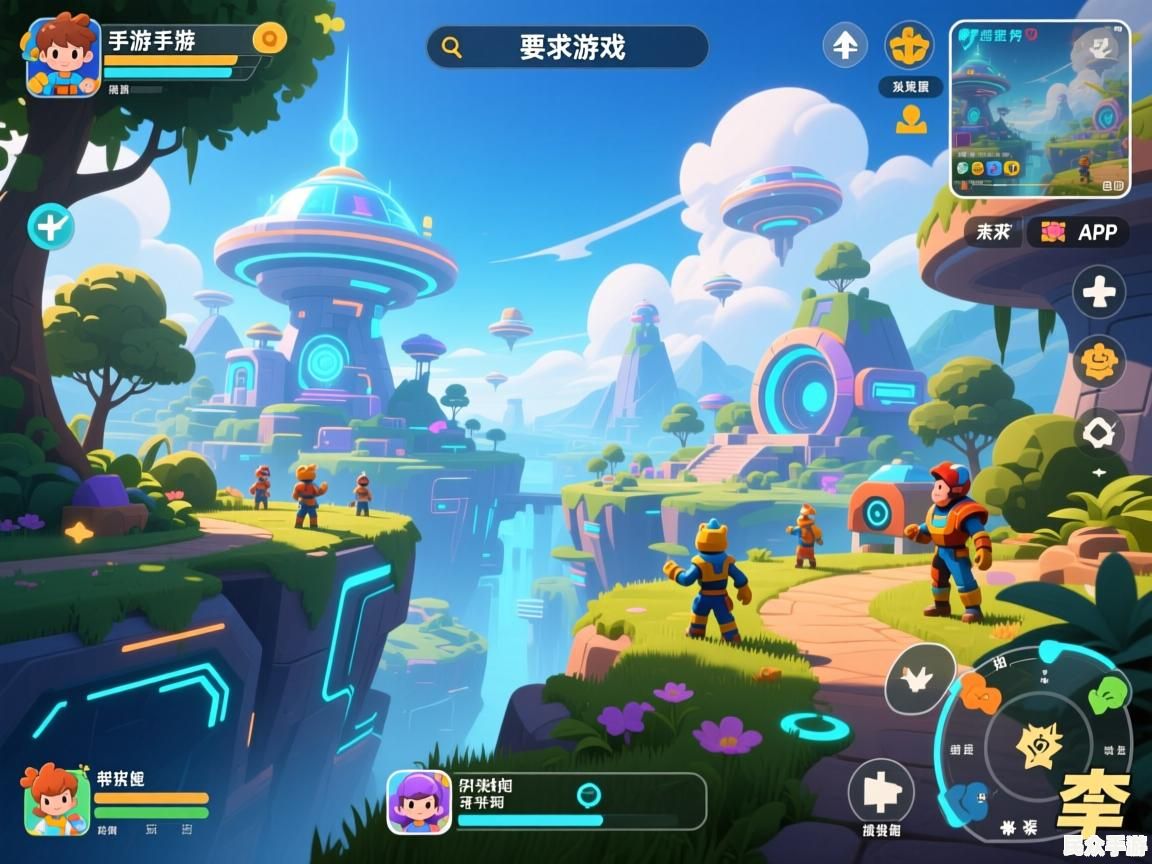Click the brown-haired player avatar portrait
Viewport: 1152px width, 864px height.
(63, 56)
